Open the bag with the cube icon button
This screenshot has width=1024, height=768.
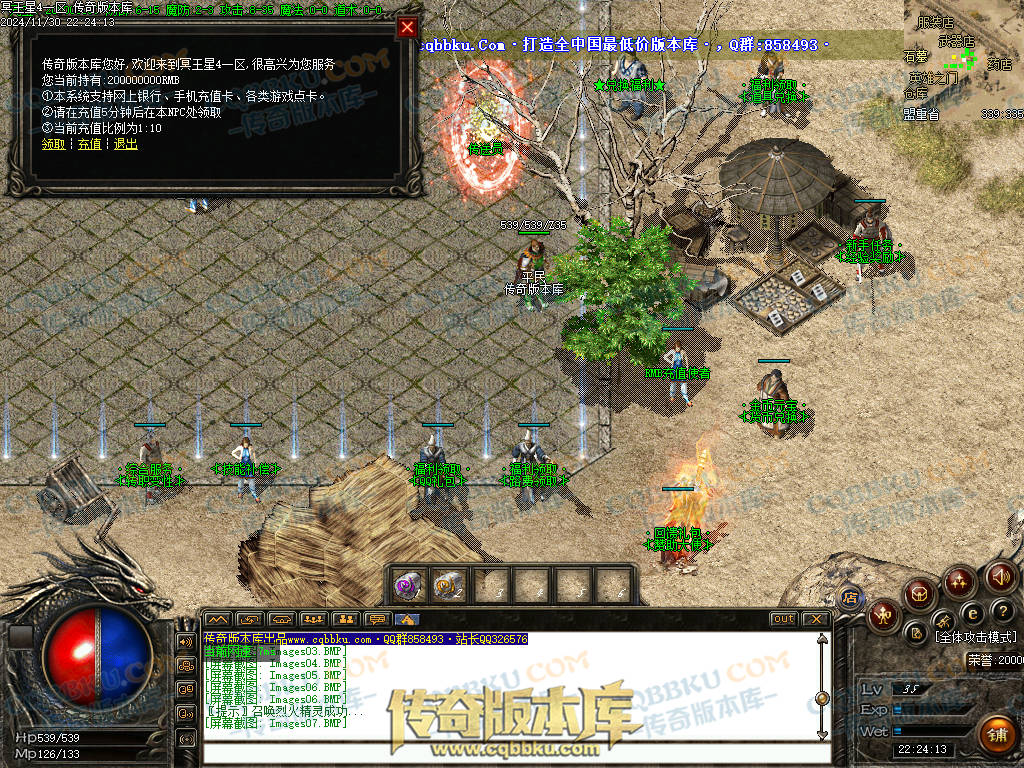pos(919,596)
